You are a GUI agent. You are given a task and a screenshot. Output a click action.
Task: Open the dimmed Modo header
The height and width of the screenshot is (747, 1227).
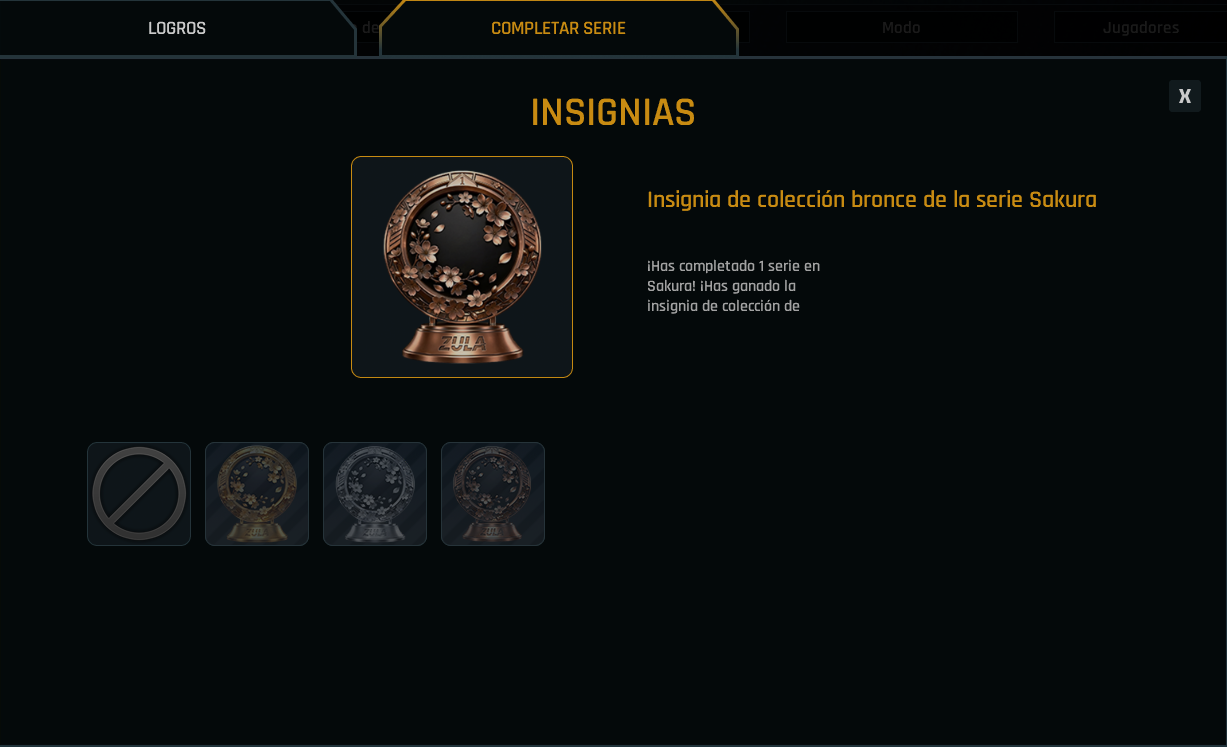[901, 28]
